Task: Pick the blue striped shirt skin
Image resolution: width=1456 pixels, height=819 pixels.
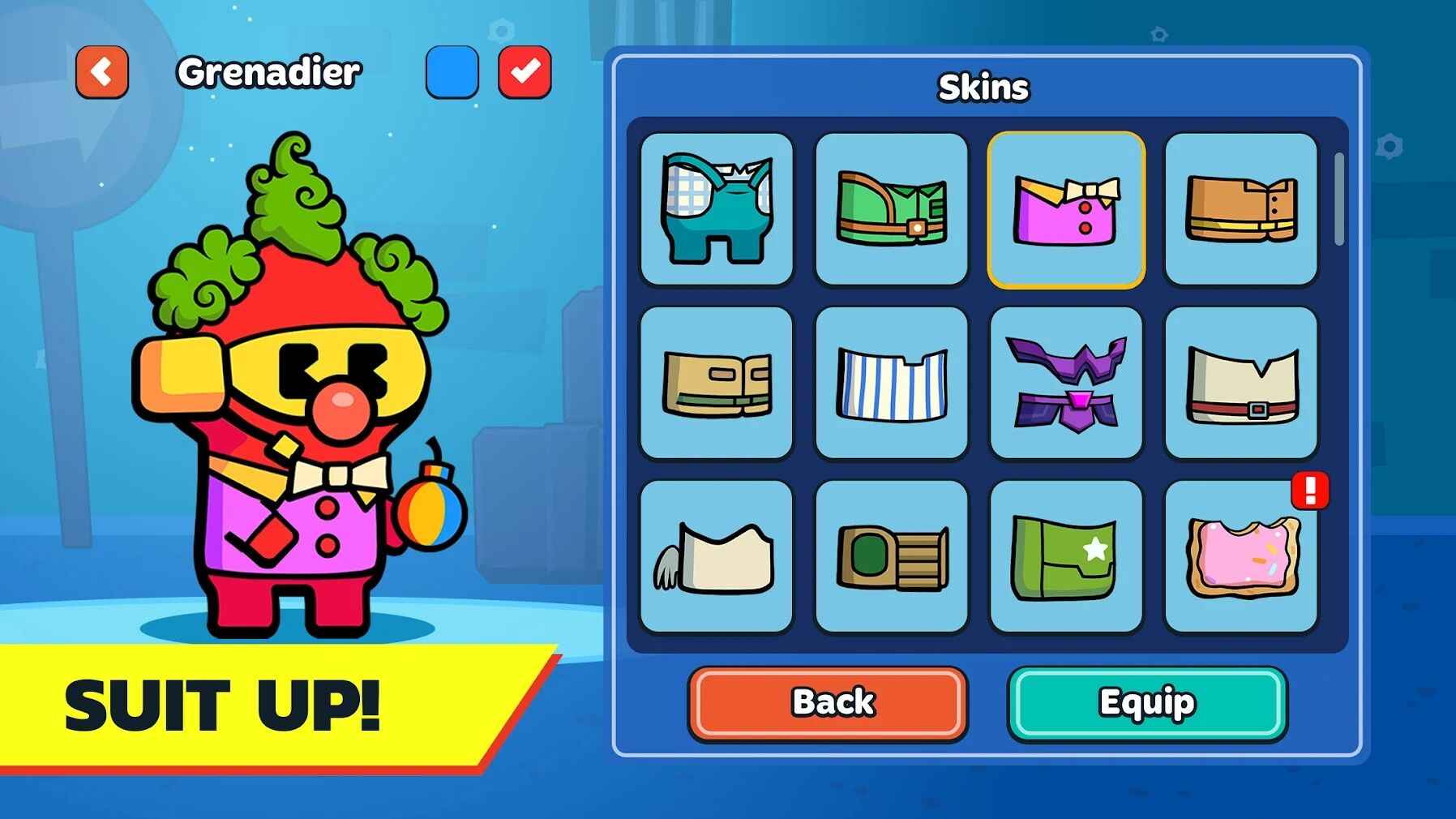Action: 891,383
